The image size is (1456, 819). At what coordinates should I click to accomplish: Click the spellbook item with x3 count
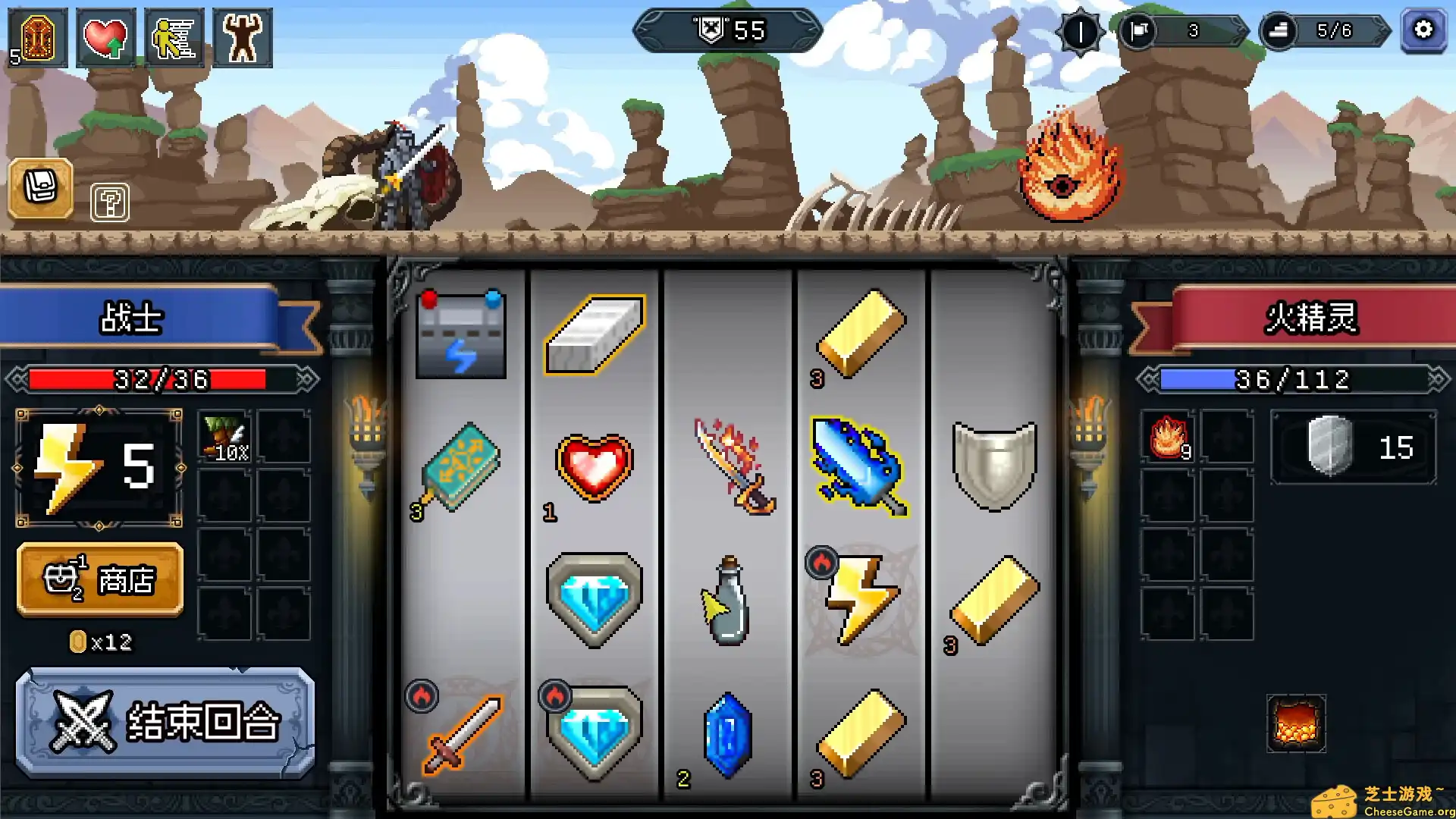(x=460, y=466)
